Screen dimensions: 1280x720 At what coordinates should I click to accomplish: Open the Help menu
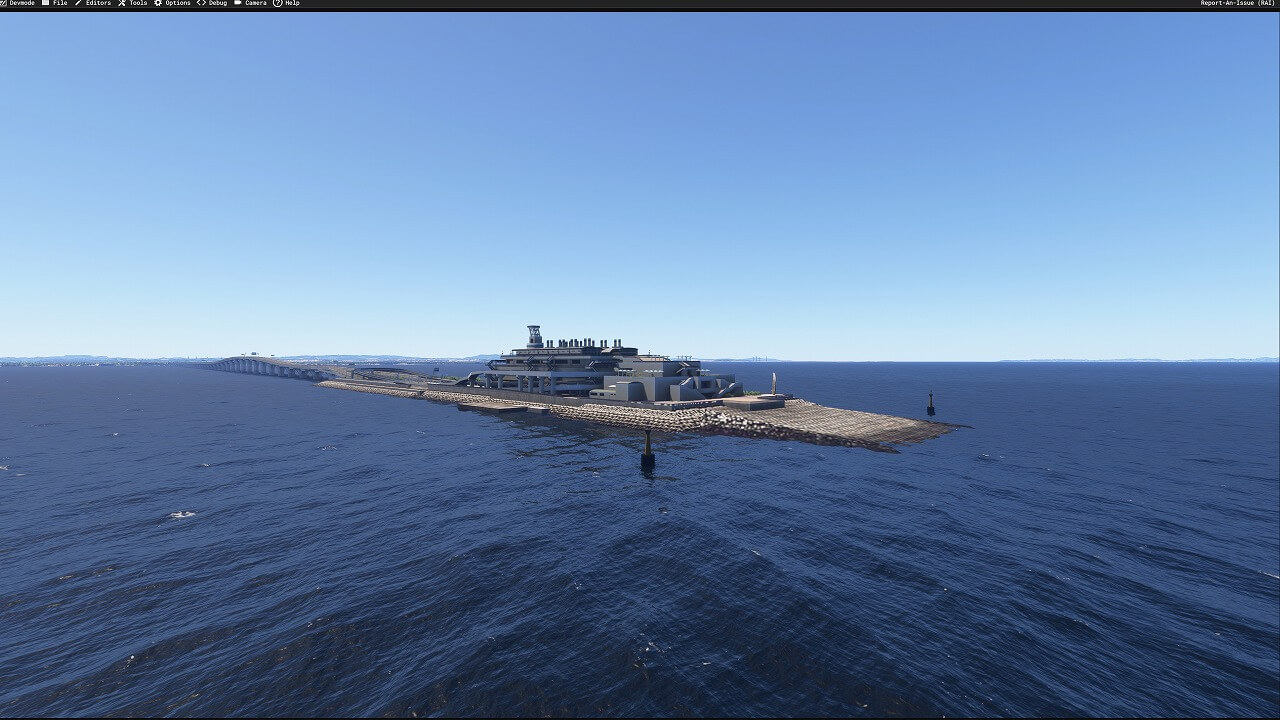point(288,4)
